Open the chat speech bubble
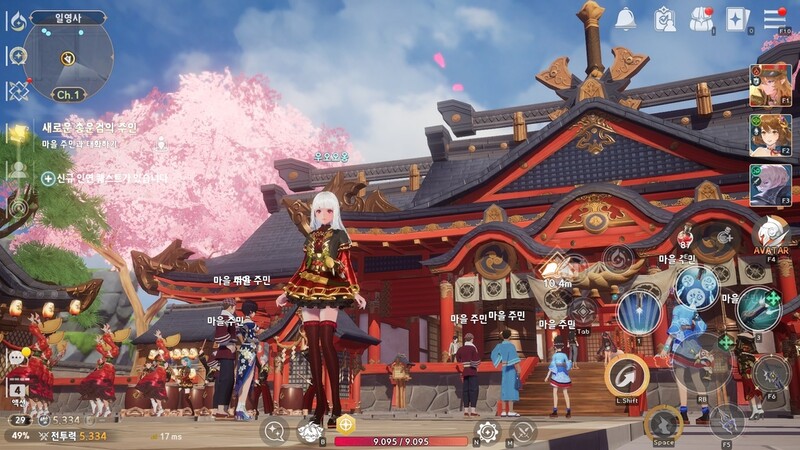The width and height of the screenshot is (800, 450). [x=16, y=357]
